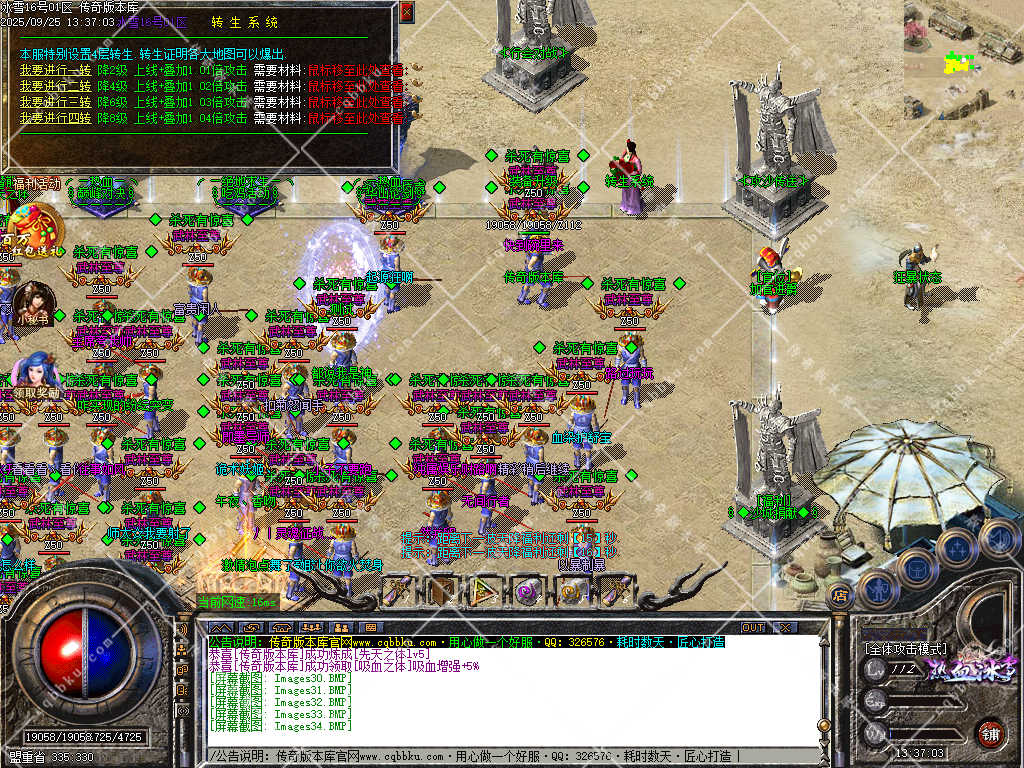Select the 我要进行四转 rebirth link
The height and width of the screenshot is (768, 1024).
point(55,118)
